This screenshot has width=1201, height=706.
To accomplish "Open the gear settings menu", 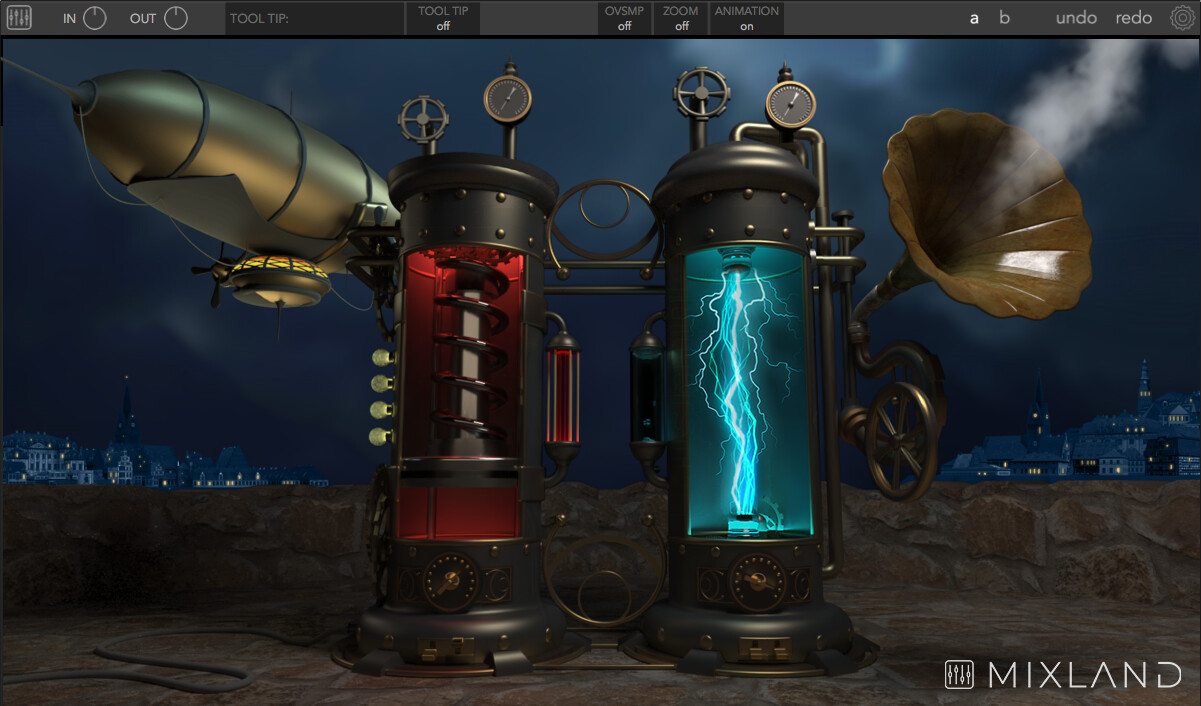I will point(1182,18).
